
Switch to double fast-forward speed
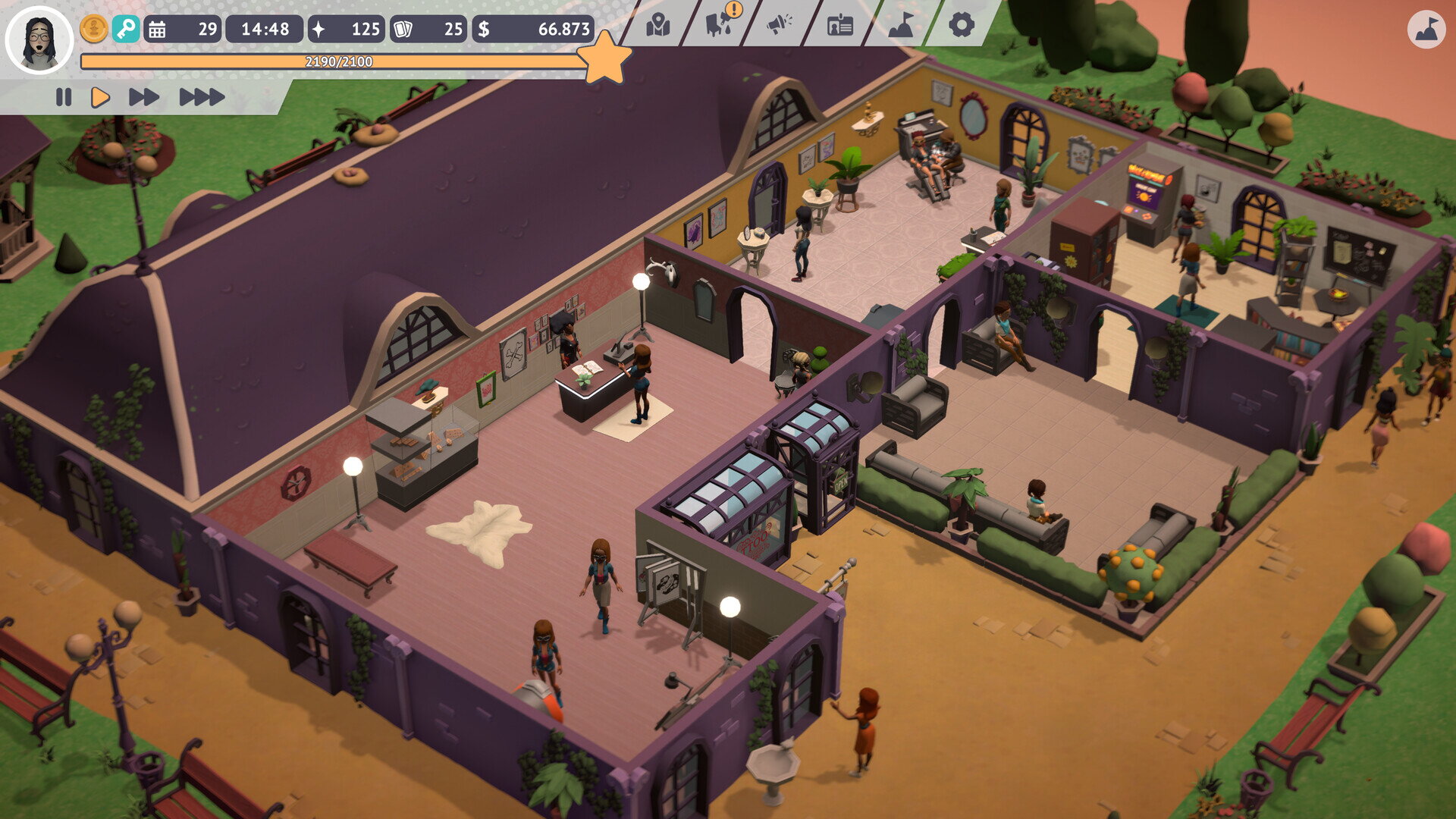coord(143,97)
